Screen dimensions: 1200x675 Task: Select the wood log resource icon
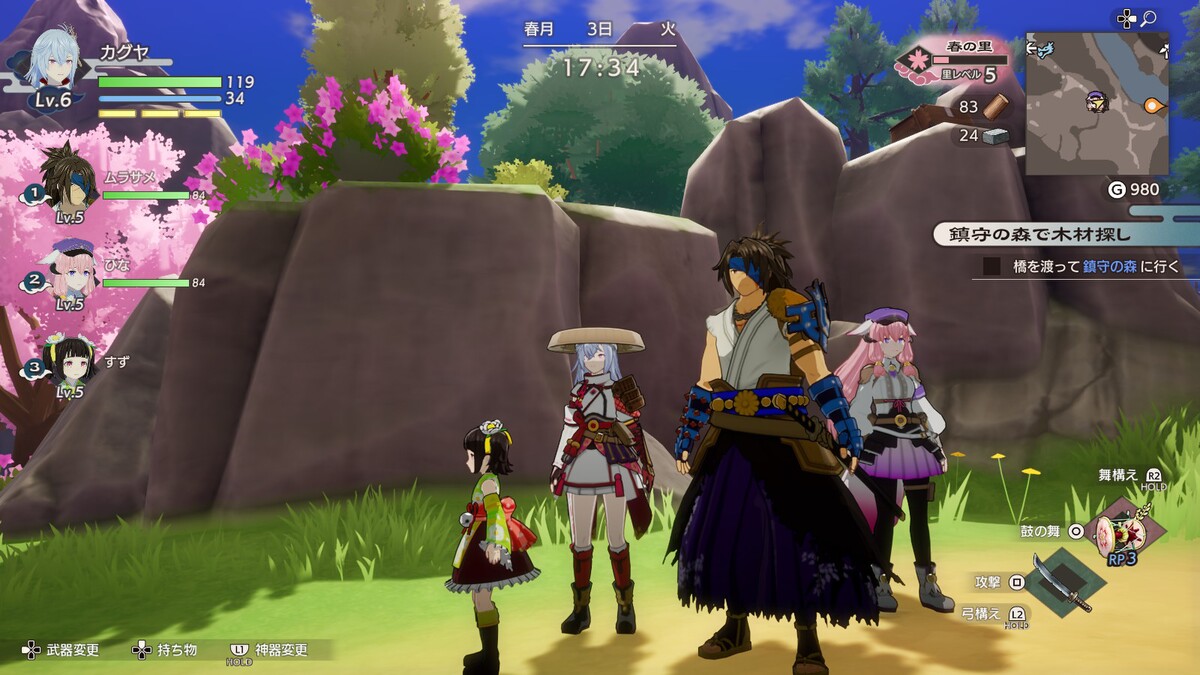tap(997, 106)
